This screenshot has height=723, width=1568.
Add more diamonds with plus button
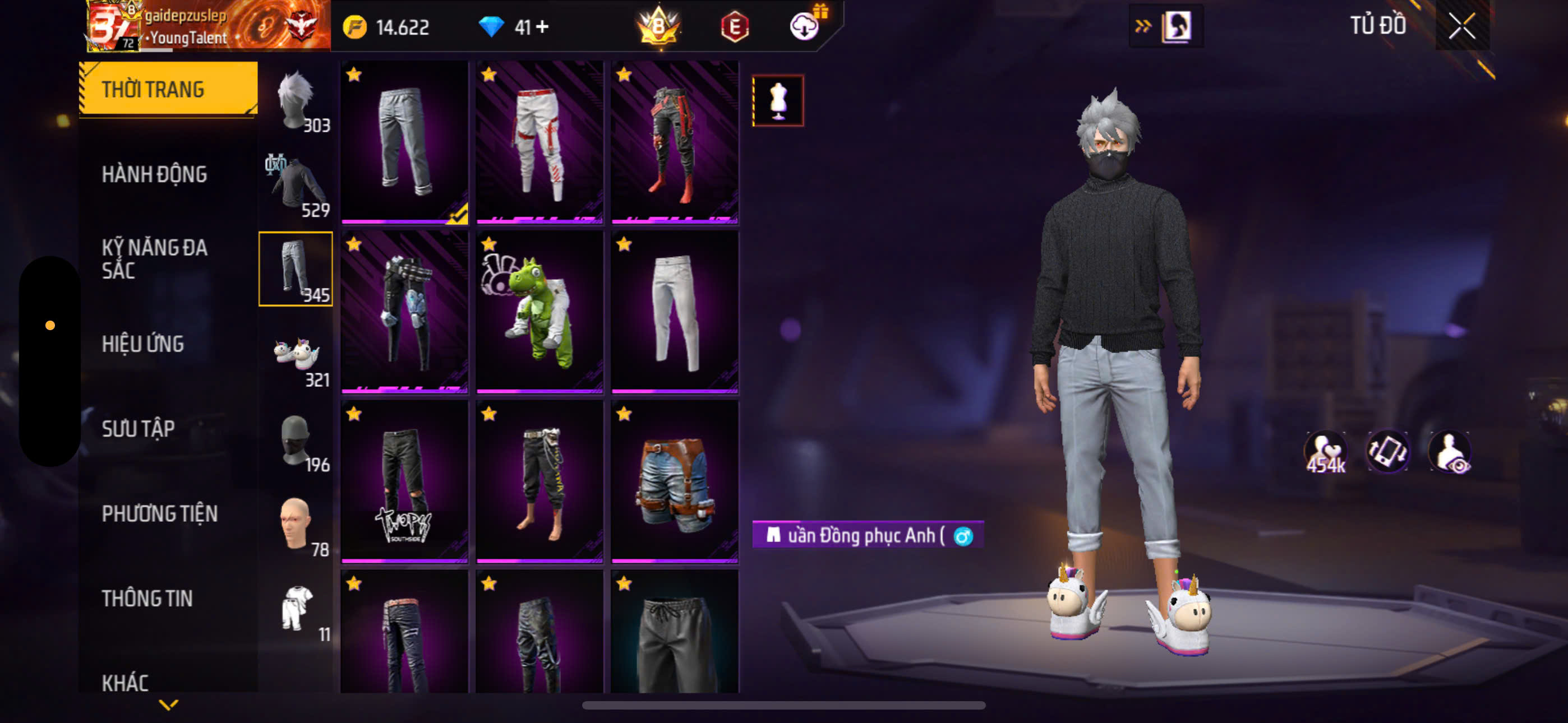coord(542,27)
